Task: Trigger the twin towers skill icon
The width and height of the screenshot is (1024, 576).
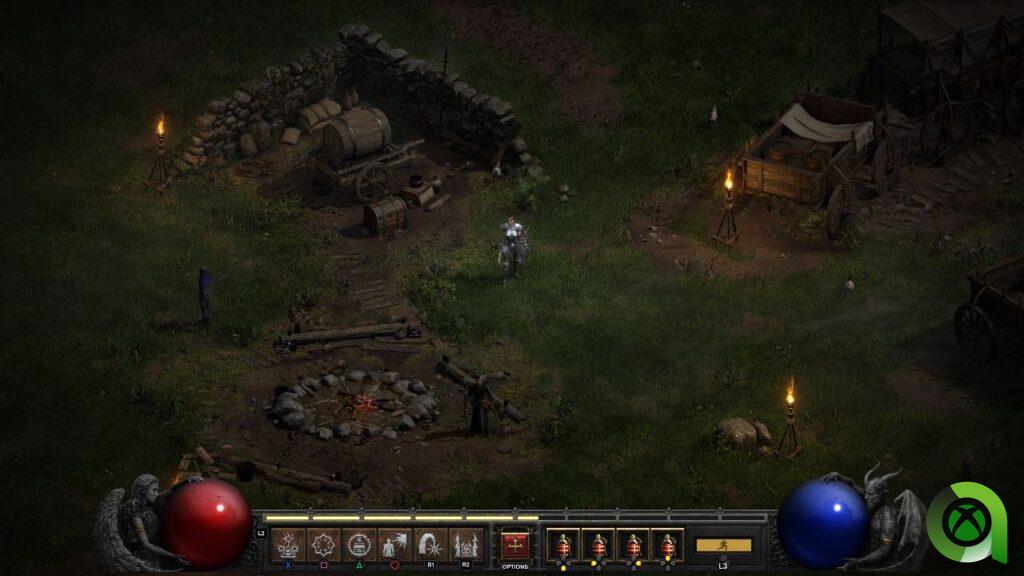Action: pos(466,545)
